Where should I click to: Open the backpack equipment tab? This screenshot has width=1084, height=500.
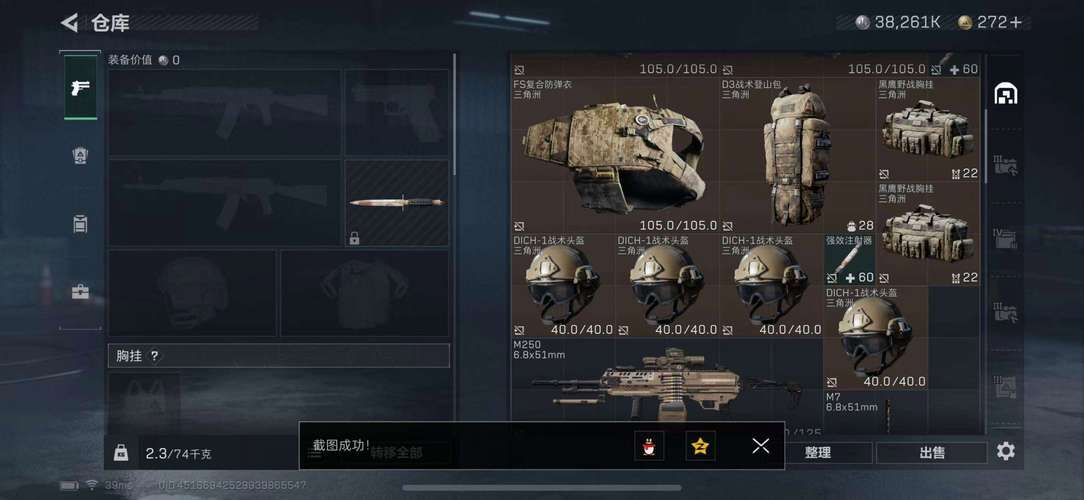pos(80,223)
